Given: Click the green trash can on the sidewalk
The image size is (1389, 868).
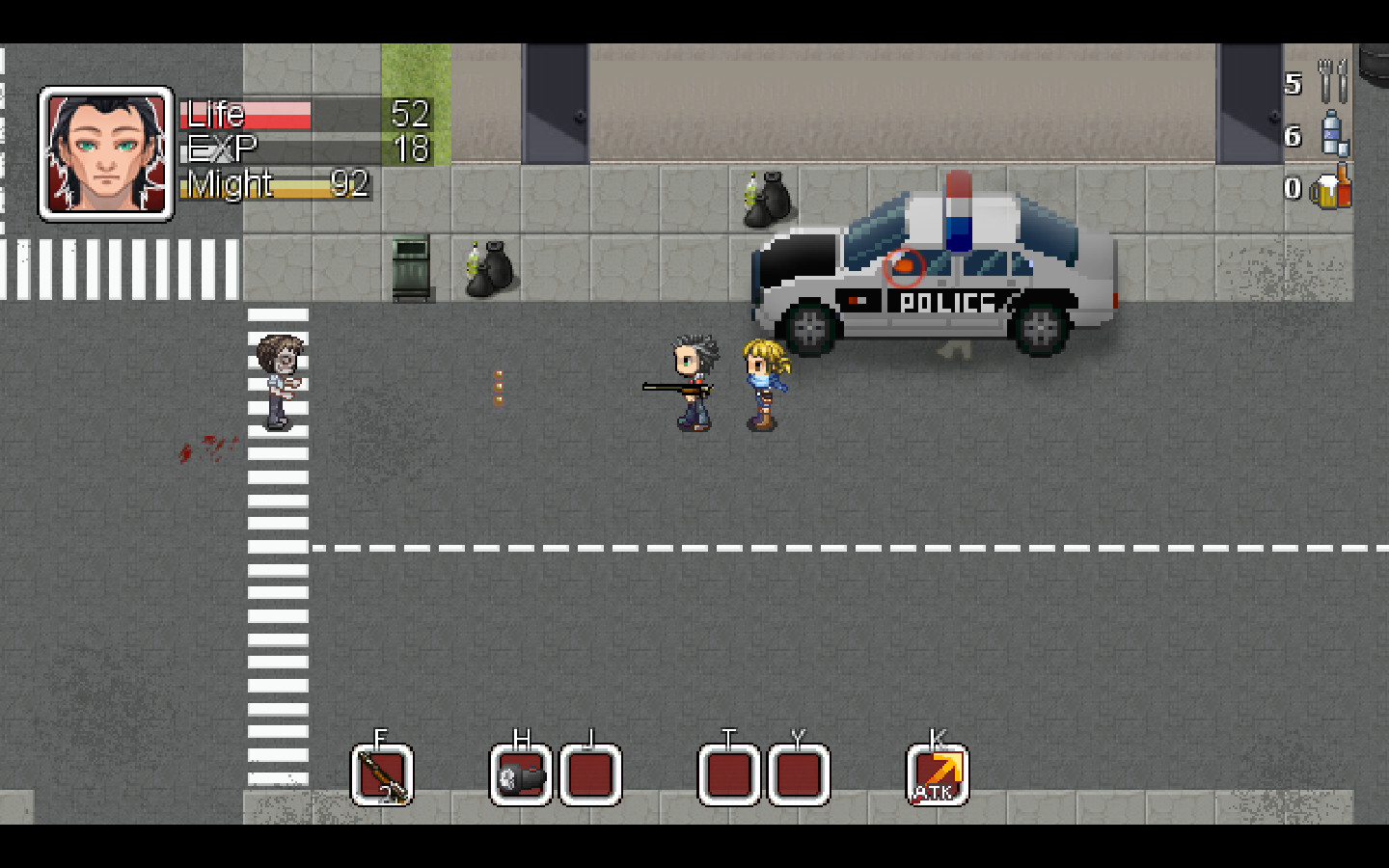Looking at the screenshot, I should (x=409, y=267).
